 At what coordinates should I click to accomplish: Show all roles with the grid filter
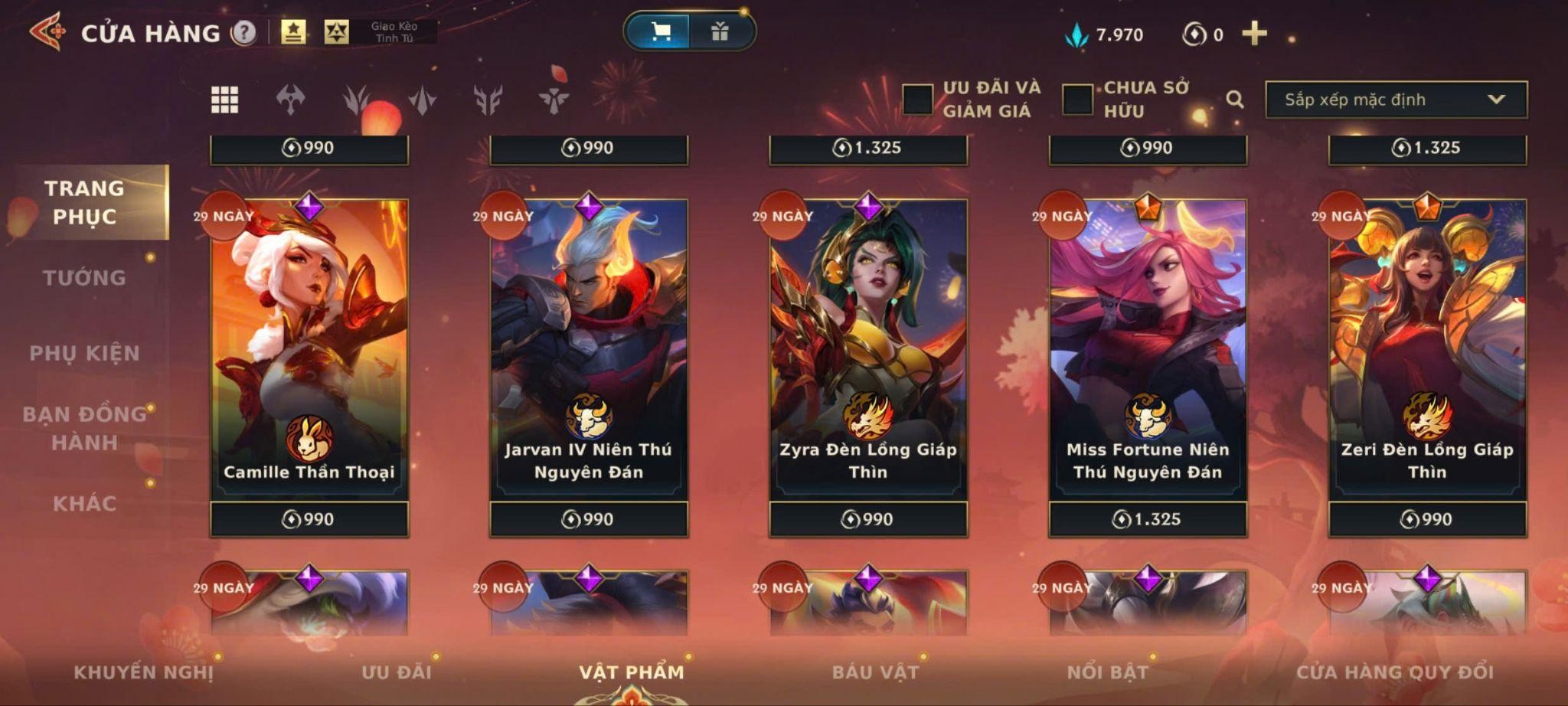pyautogui.click(x=224, y=100)
